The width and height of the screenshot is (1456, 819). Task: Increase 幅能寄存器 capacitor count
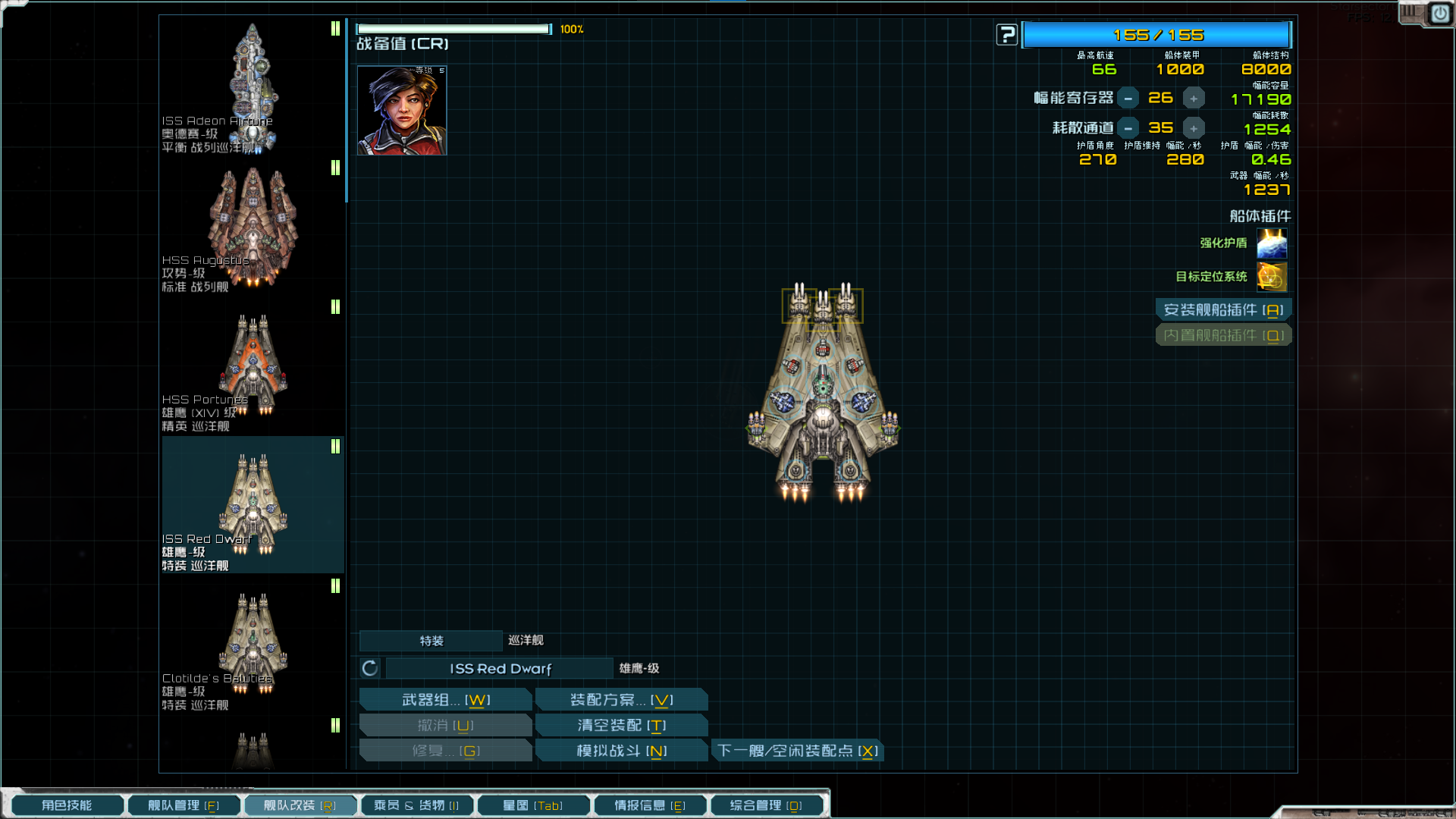[x=1194, y=99]
